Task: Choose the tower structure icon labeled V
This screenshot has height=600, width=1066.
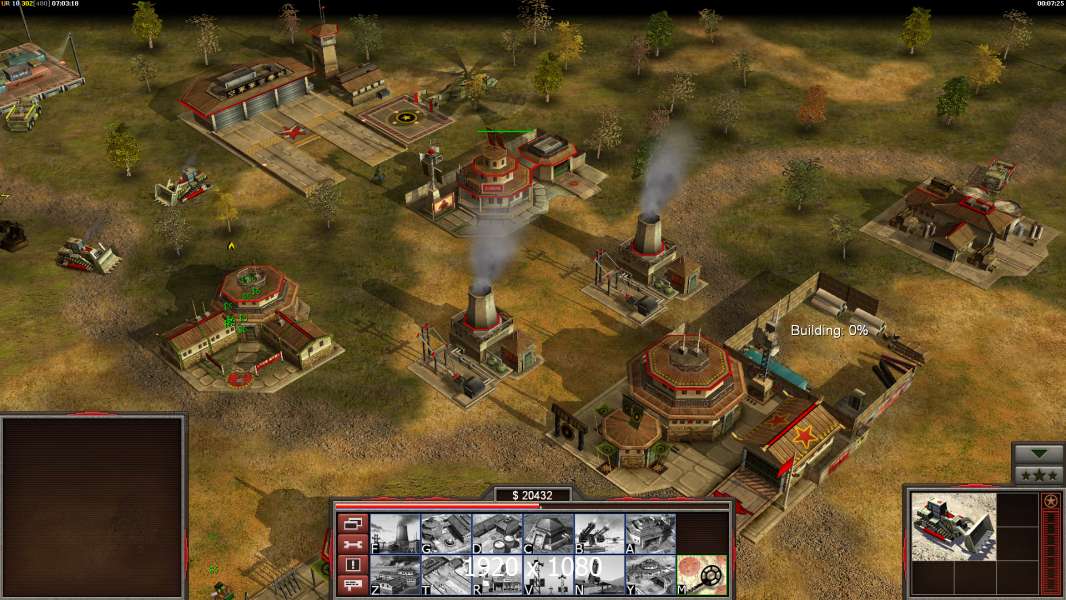Action: tap(548, 575)
